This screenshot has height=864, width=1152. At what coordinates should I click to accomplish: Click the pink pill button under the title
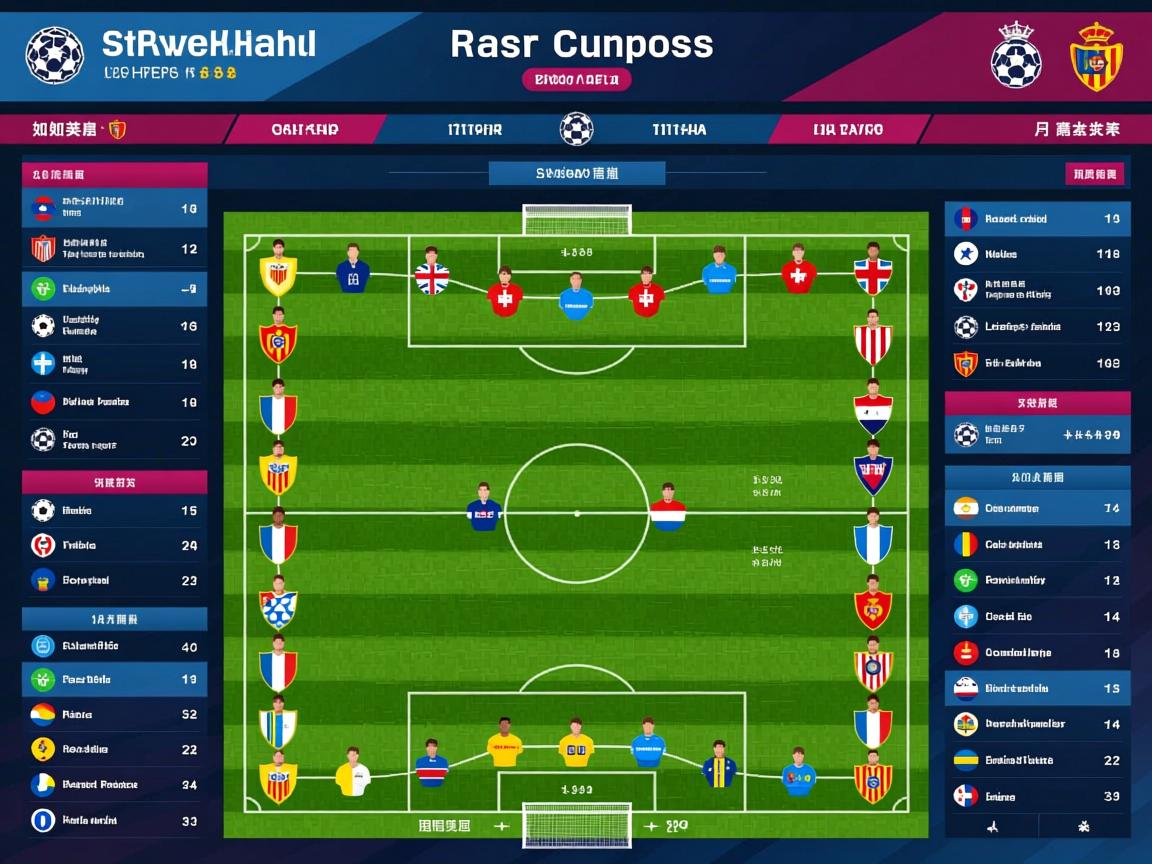pos(576,79)
